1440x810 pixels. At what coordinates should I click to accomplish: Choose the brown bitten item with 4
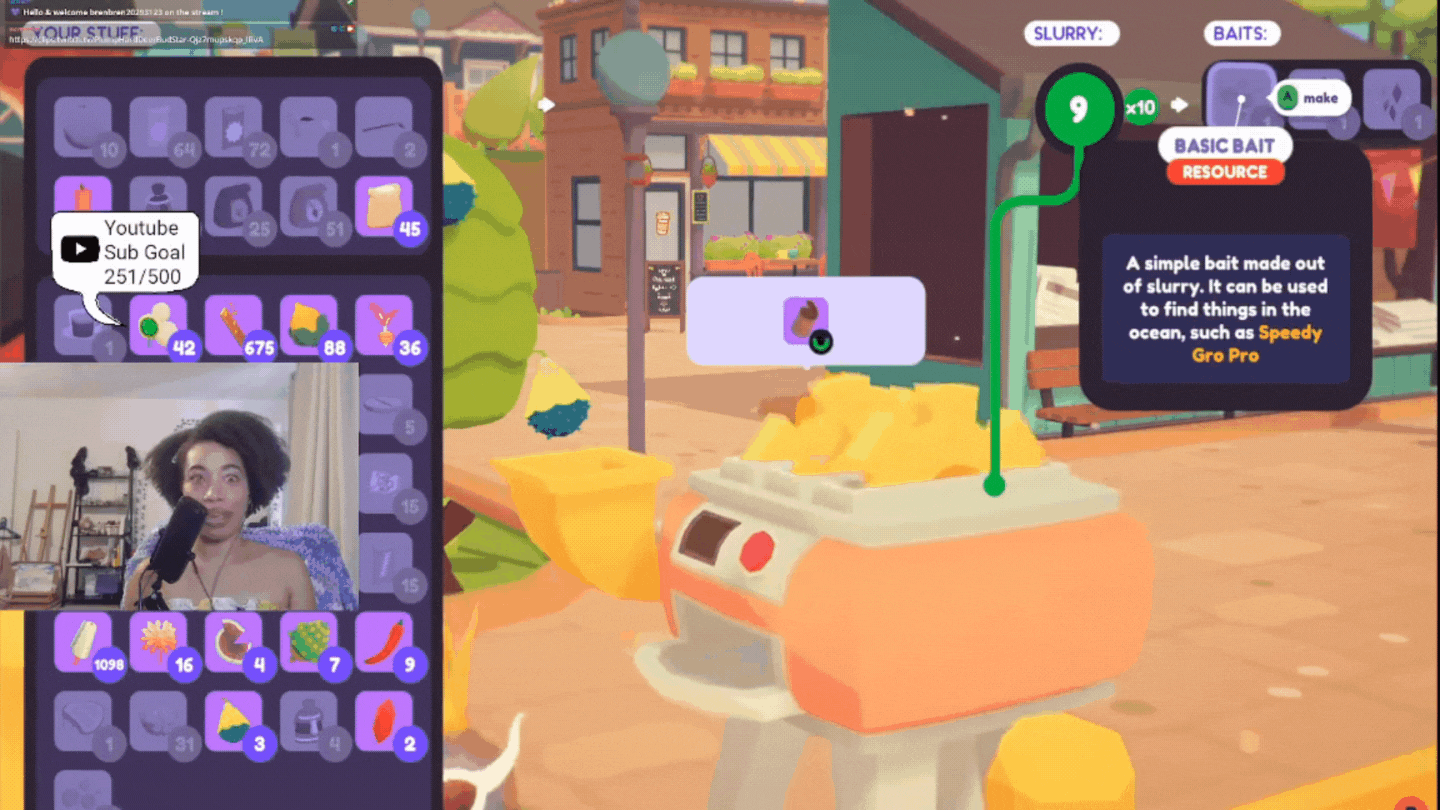pyautogui.click(x=234, y=642)
